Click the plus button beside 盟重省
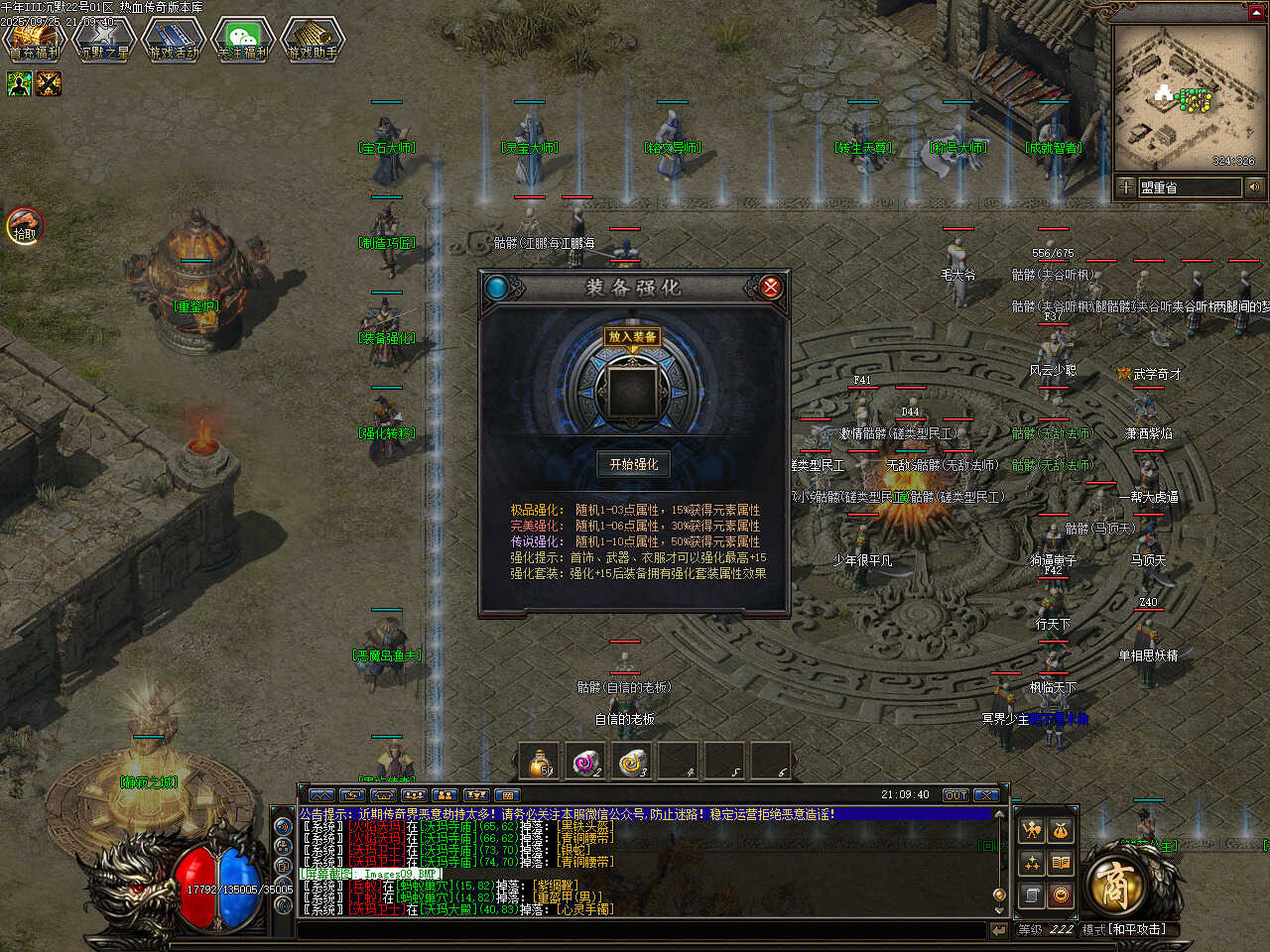 [x=1126, y=187]
